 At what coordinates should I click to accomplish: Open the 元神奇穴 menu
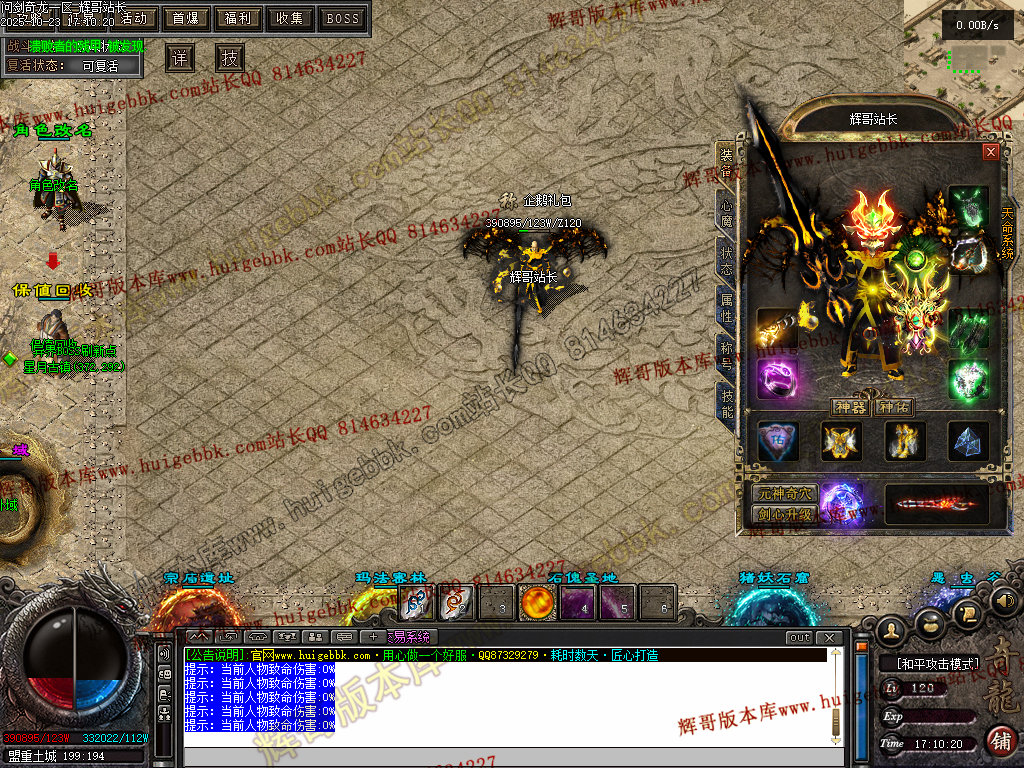pyautogui.click(x=784, y=494)
